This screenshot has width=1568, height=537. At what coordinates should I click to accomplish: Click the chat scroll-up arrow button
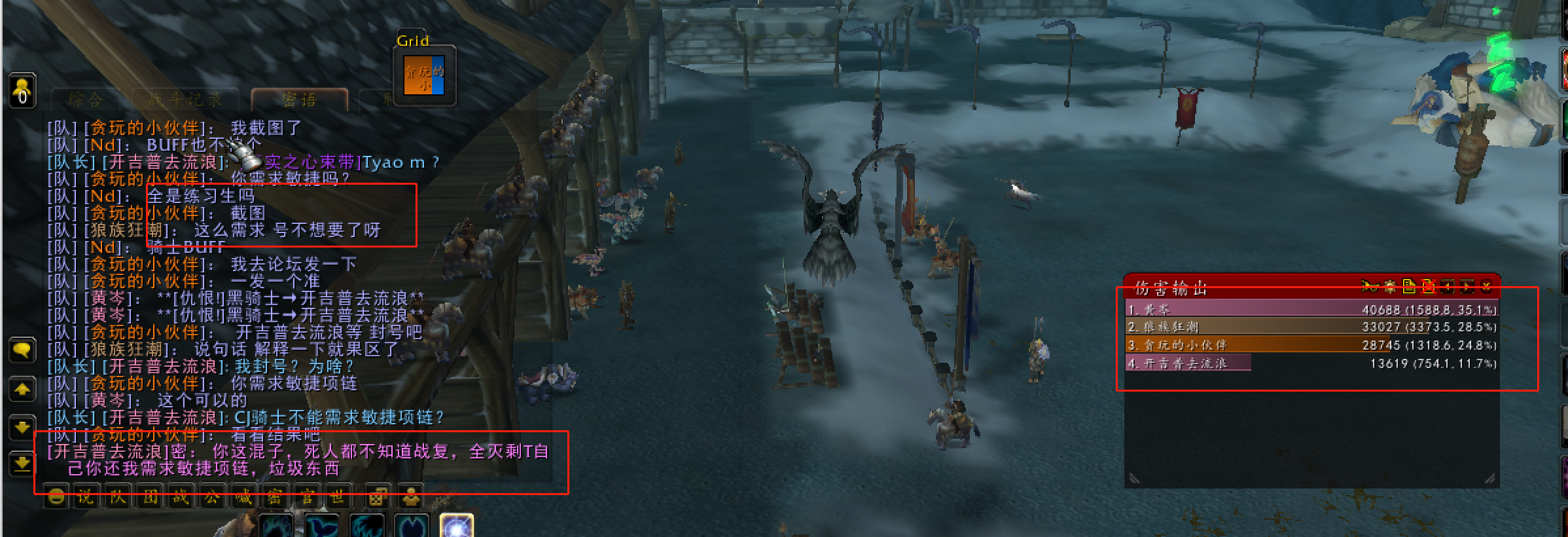click(x=22, y=390)
